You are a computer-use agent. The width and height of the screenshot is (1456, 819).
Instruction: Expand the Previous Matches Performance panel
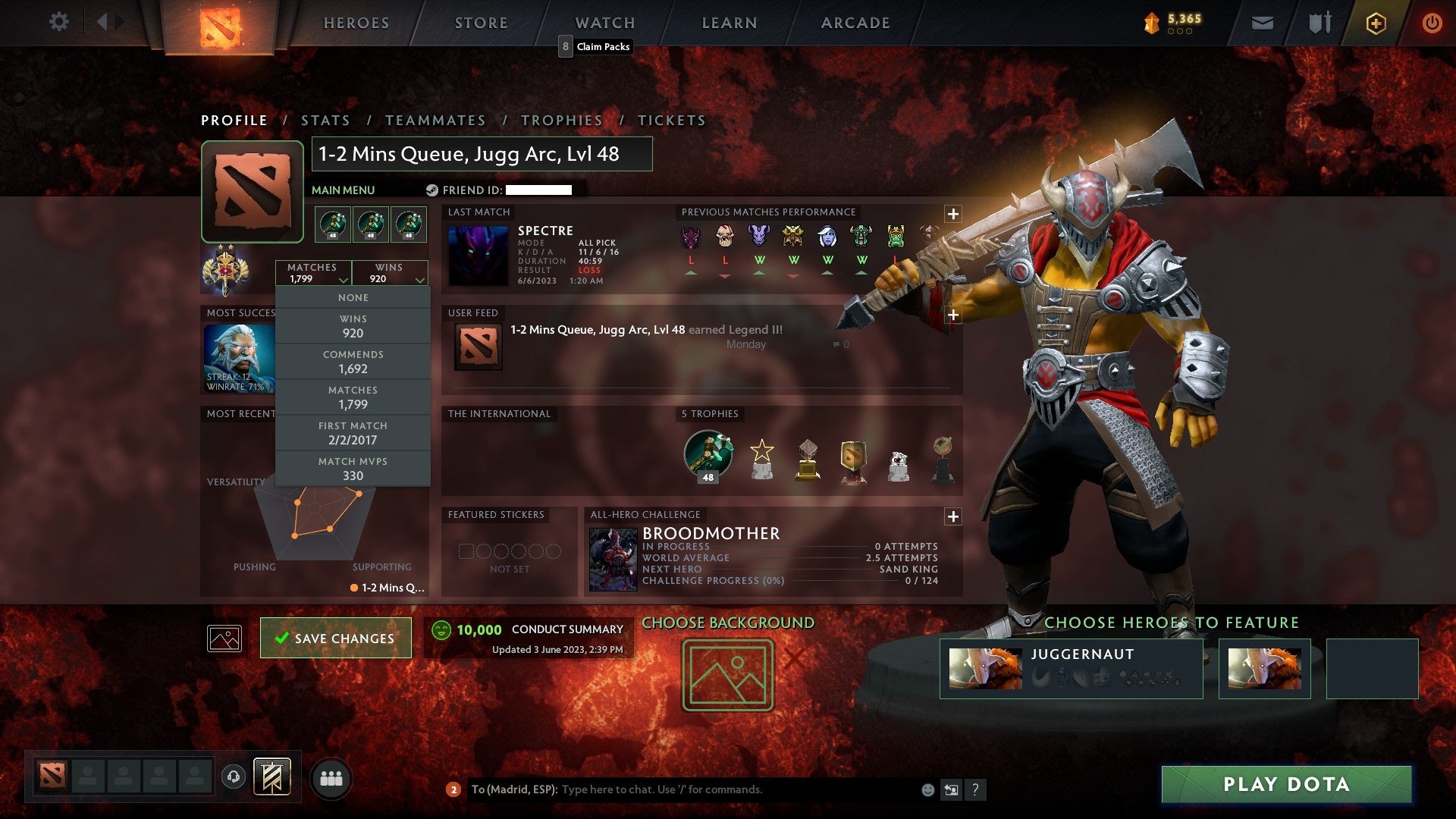[x=953, y=214]
